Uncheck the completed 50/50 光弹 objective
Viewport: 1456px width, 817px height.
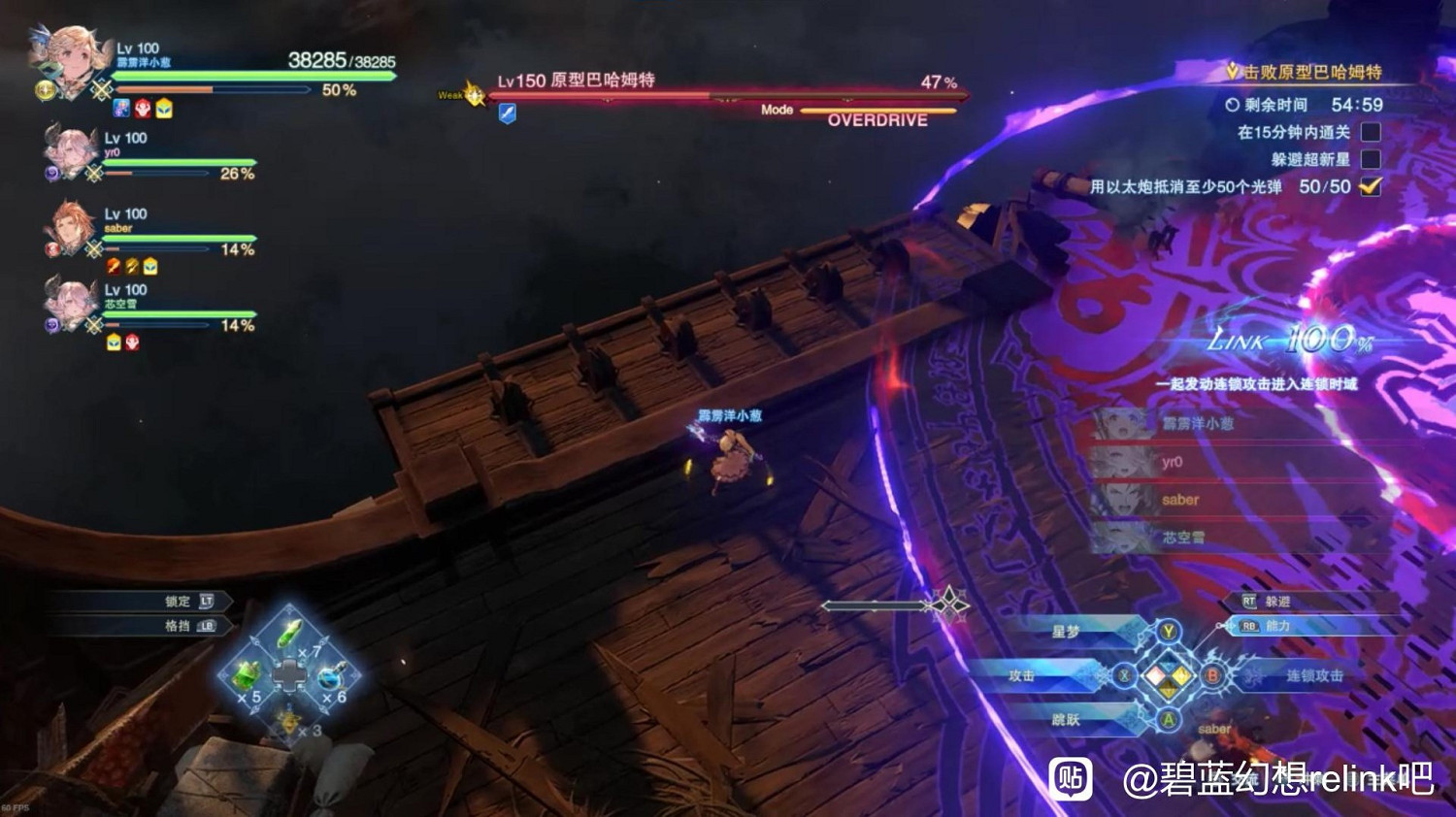(1371, 187)
